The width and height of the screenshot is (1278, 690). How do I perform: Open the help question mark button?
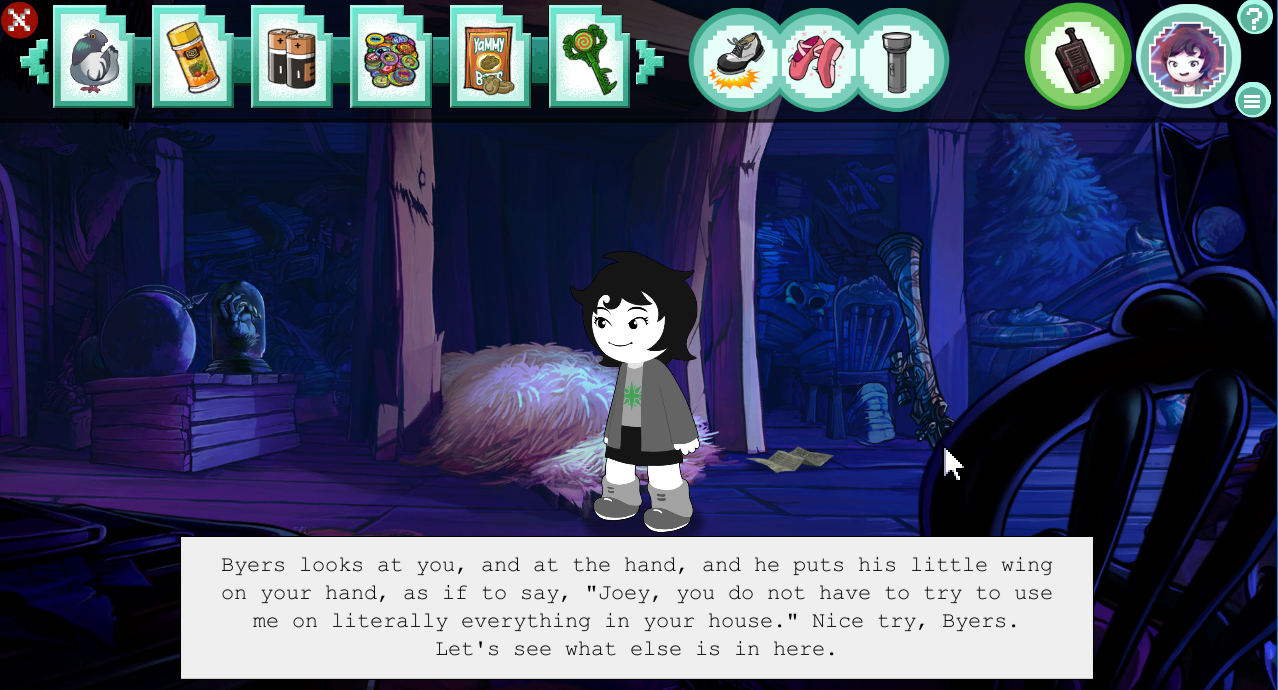point(1254,18)
